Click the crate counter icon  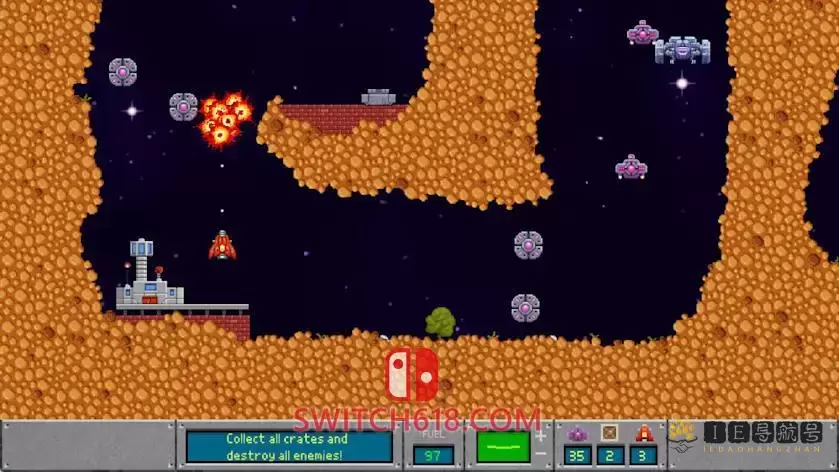610,433
